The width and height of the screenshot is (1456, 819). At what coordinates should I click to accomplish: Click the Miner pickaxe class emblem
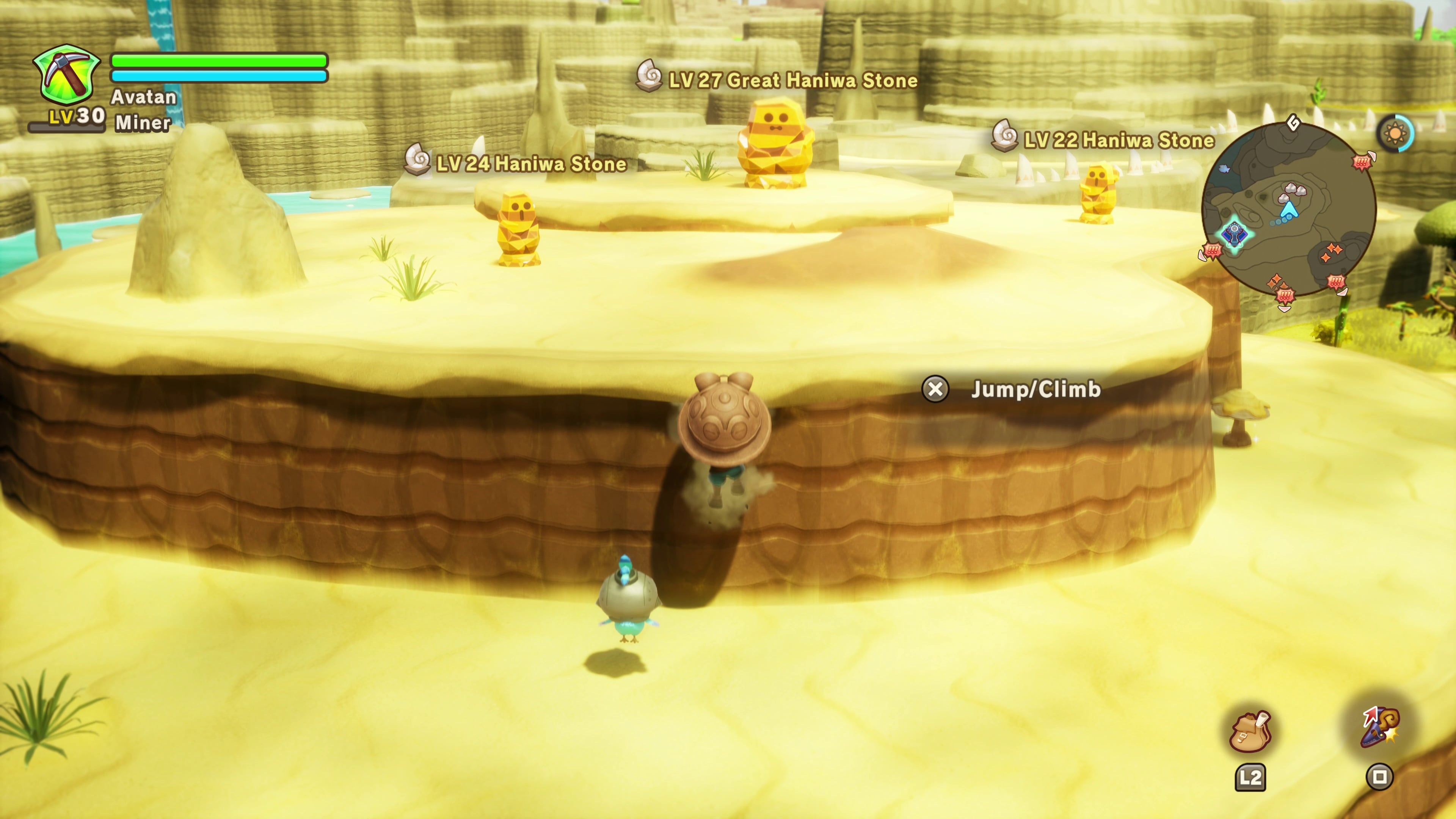67,77
